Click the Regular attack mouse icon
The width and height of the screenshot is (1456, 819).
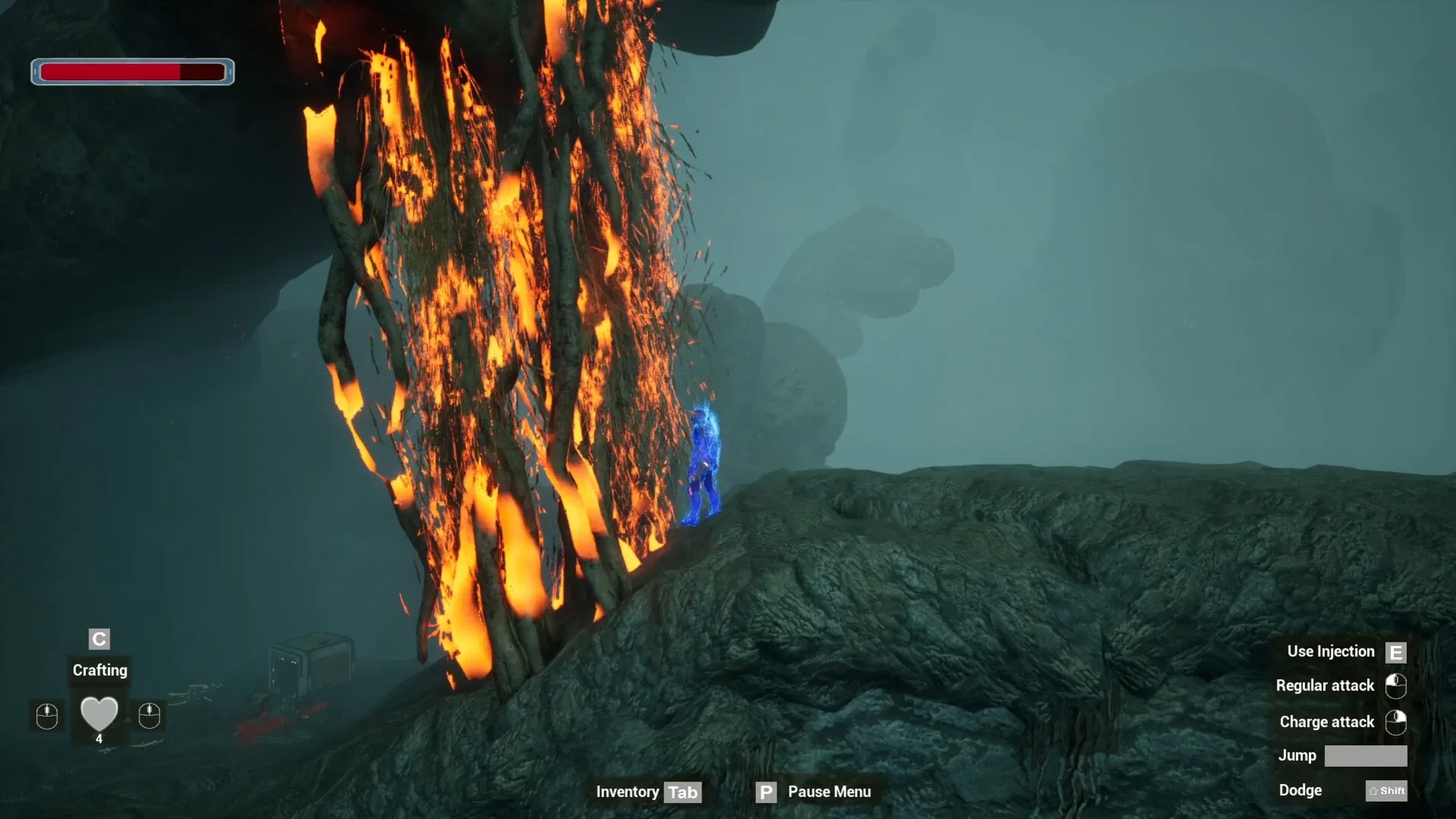(1396, 687)
